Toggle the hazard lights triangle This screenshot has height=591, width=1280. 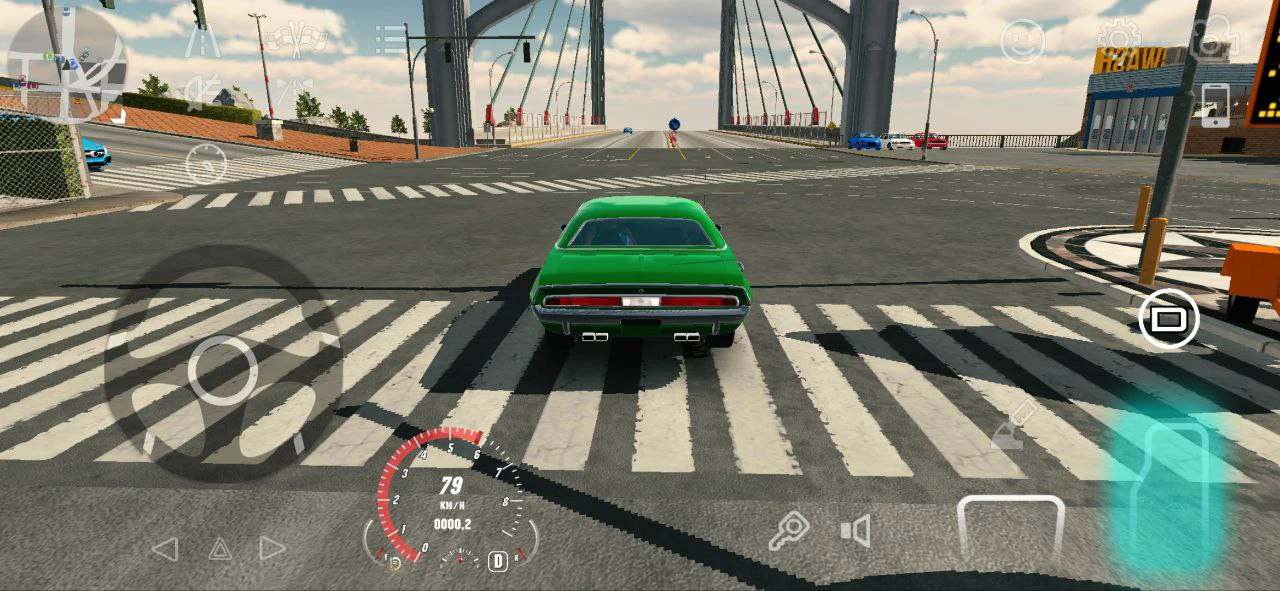pyautogui.click(x=220, y=549)
